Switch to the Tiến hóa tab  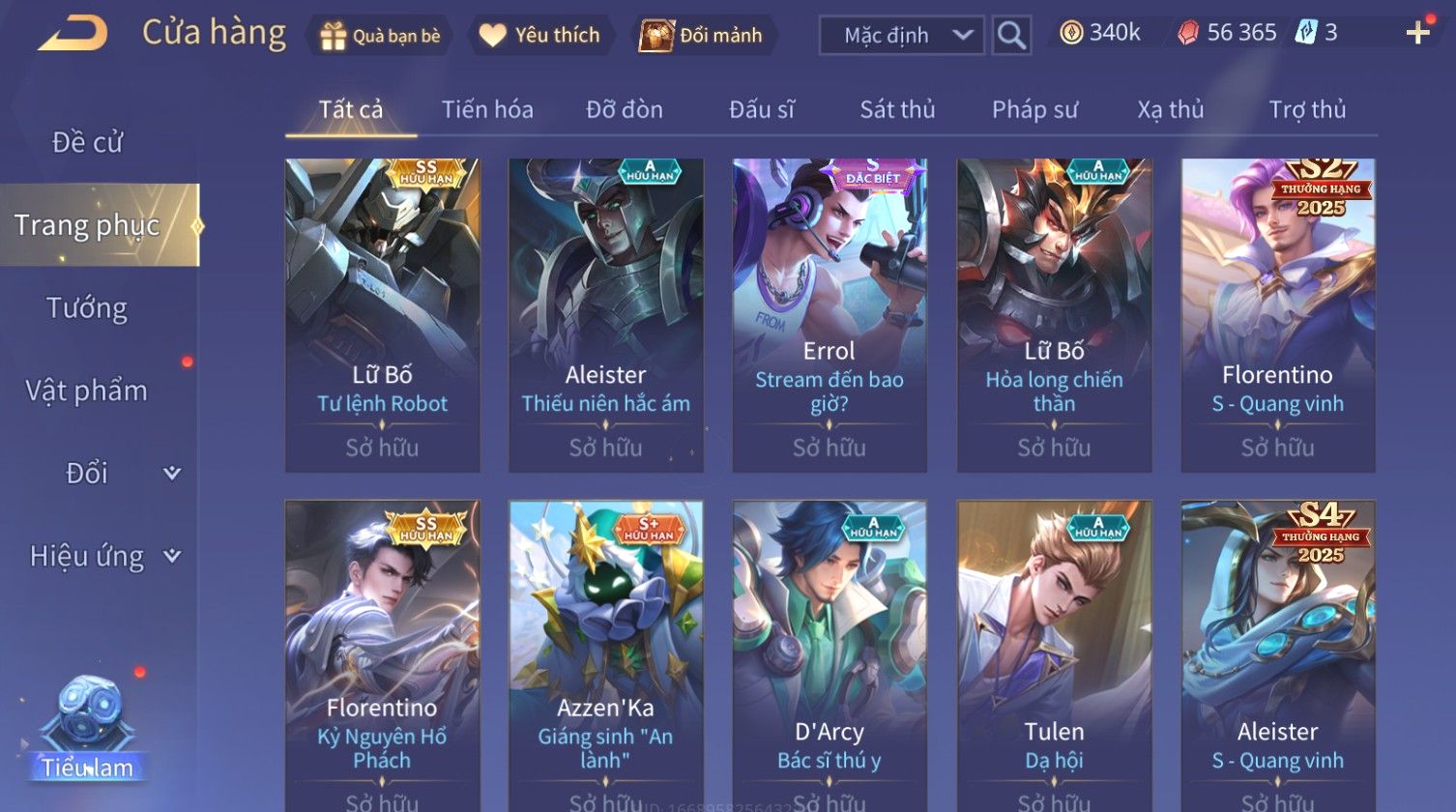click(487, 109)
